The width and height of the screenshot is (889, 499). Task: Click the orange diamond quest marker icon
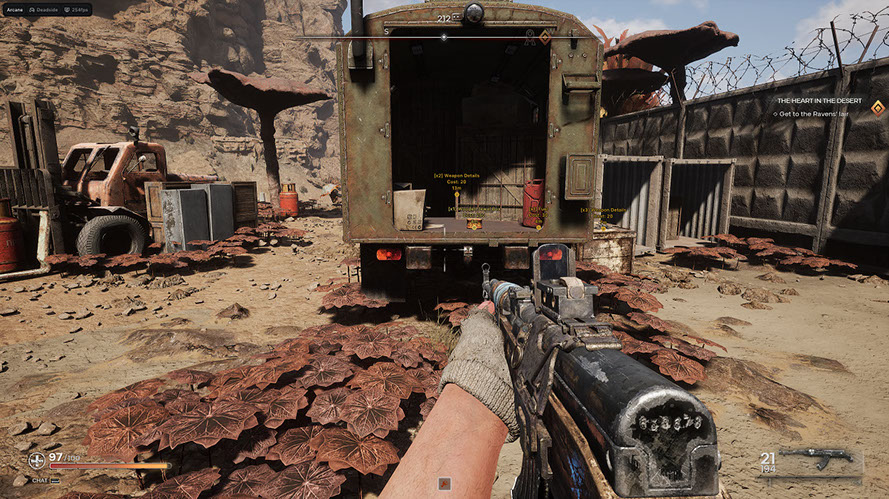coord(877,107)
